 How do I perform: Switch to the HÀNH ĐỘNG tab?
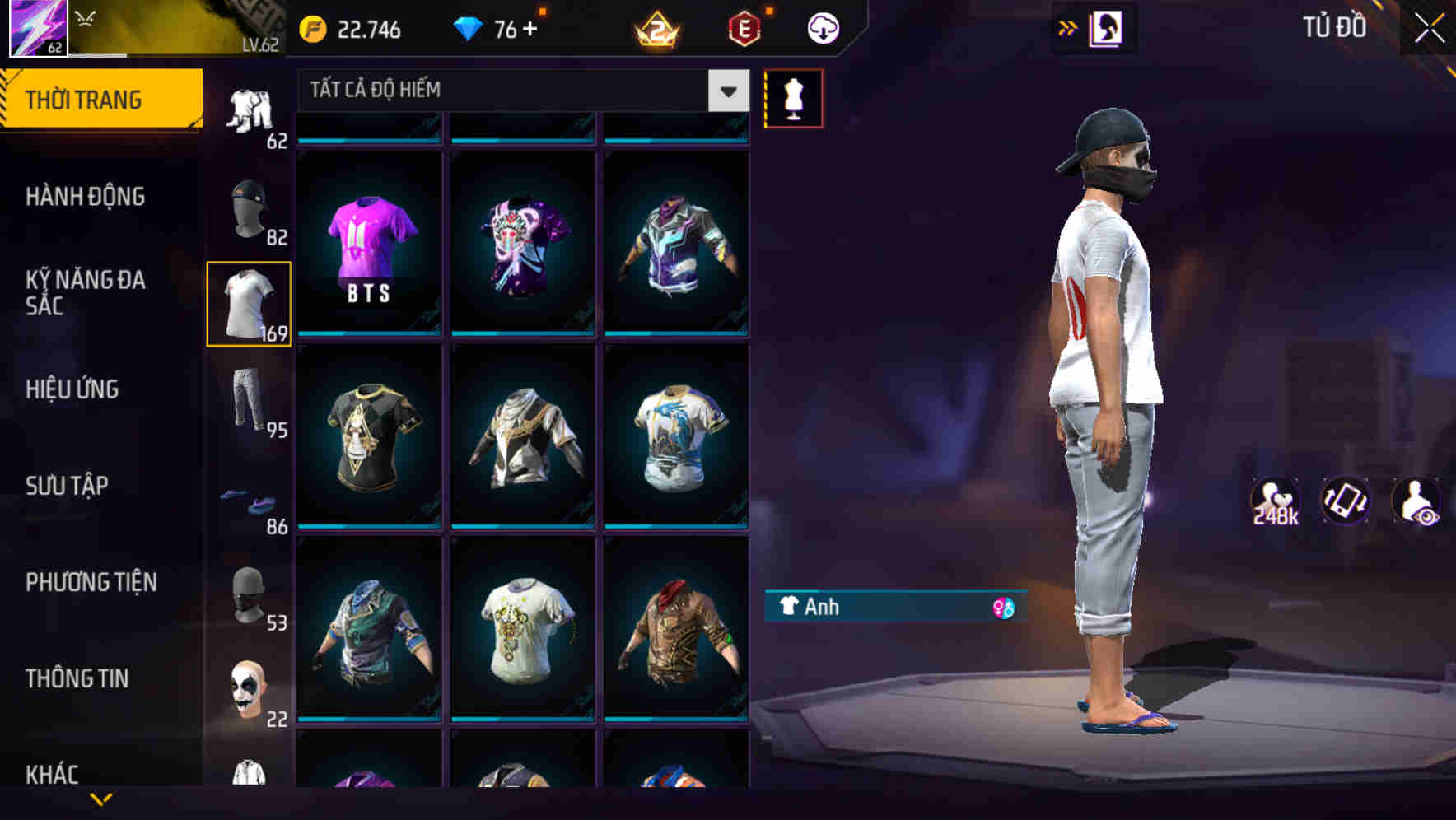[86, 196]
